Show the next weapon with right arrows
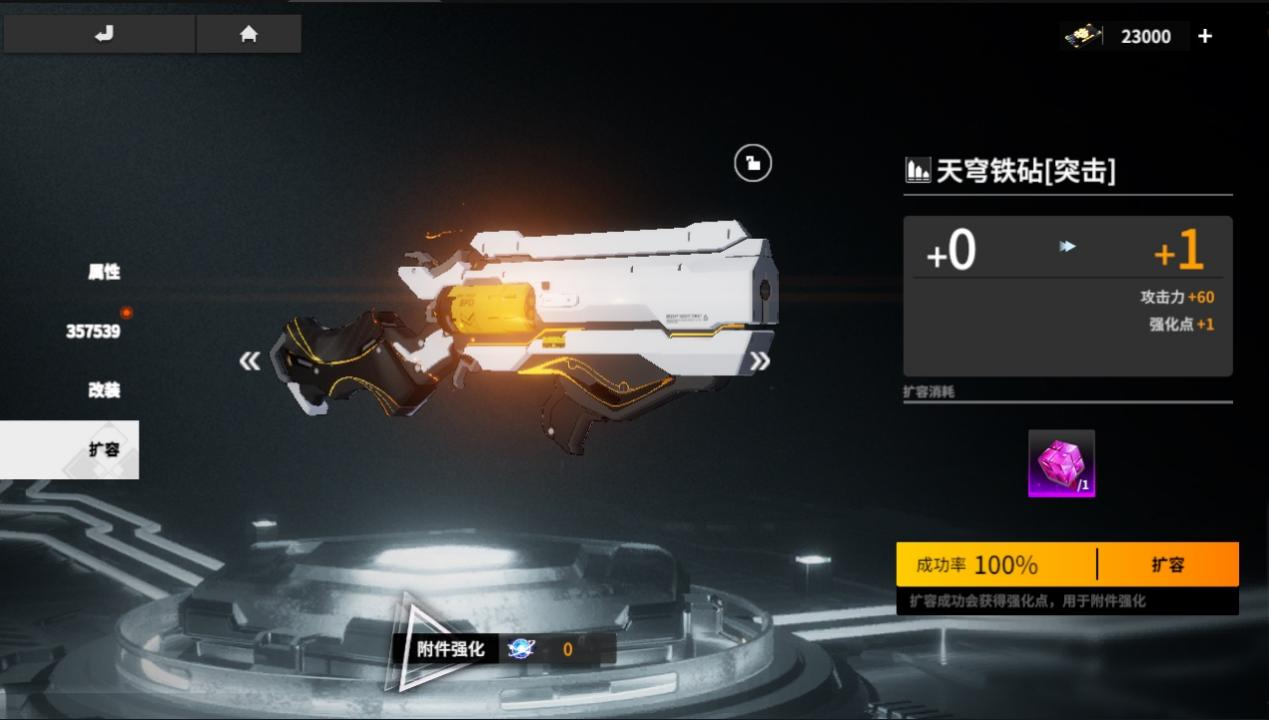1269x720 pixels. [x=760, y=361]
